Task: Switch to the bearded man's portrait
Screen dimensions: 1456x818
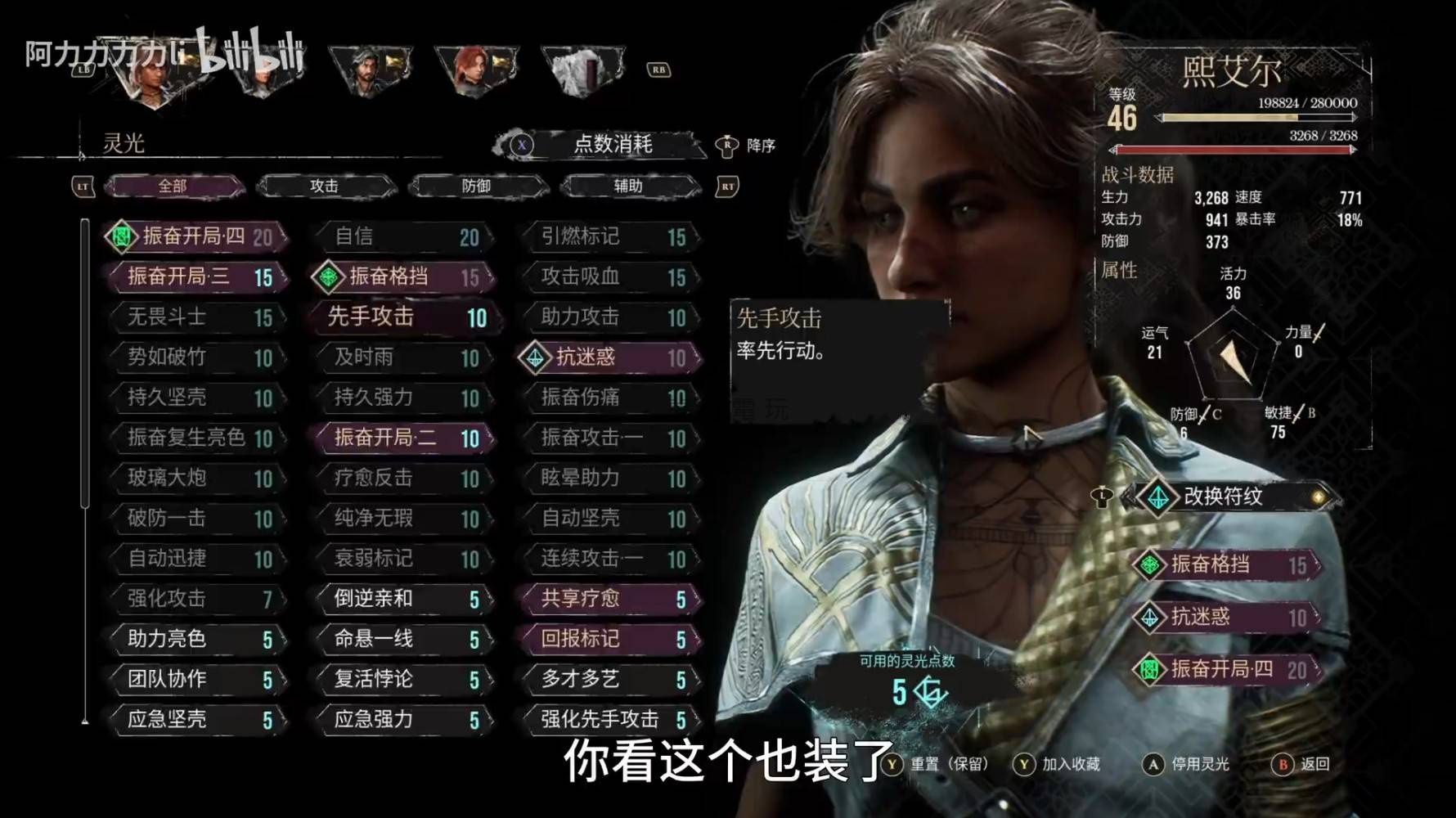Action: pos(370,70)
